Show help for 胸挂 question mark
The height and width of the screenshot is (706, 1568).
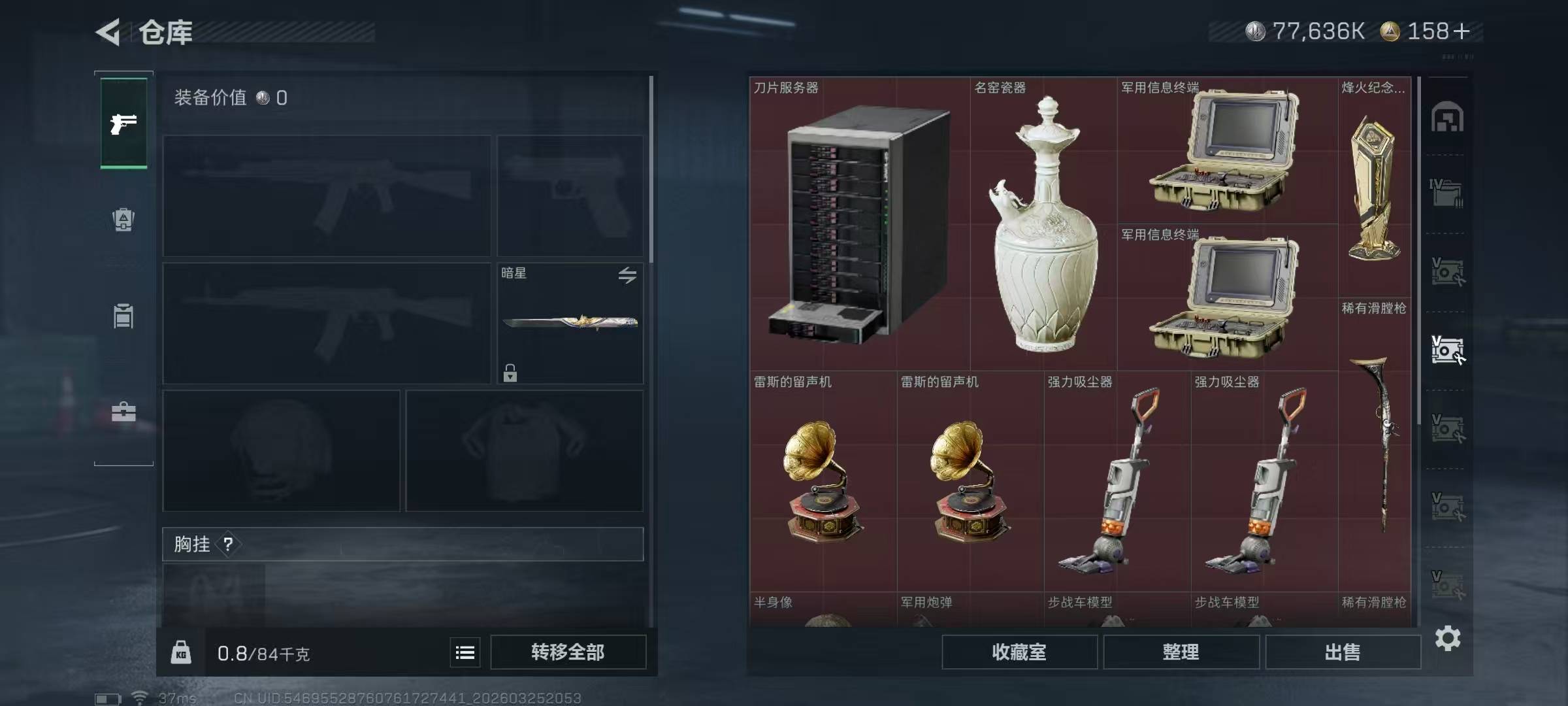click(228, 544)
